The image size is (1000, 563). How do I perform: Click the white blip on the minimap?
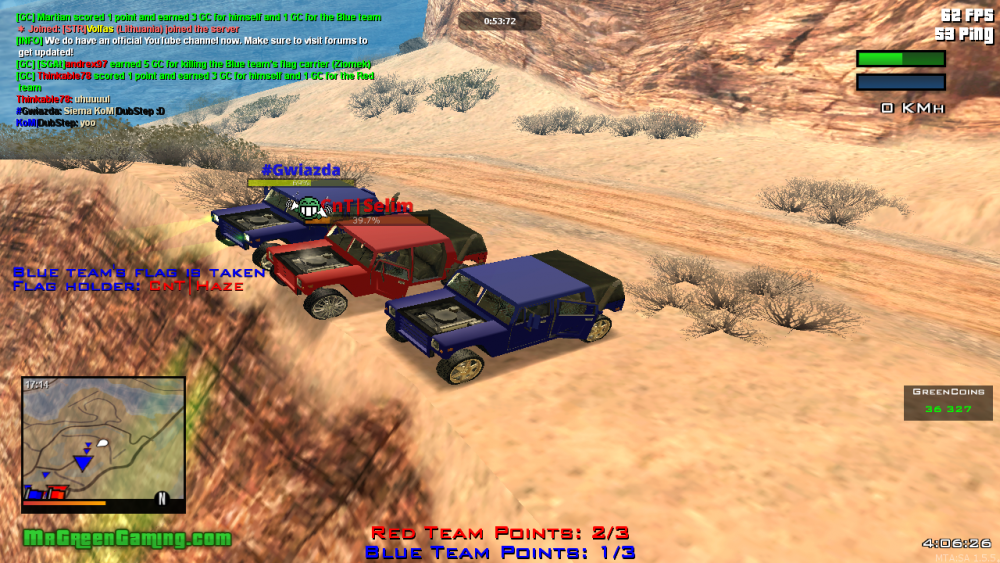point(102,443)
